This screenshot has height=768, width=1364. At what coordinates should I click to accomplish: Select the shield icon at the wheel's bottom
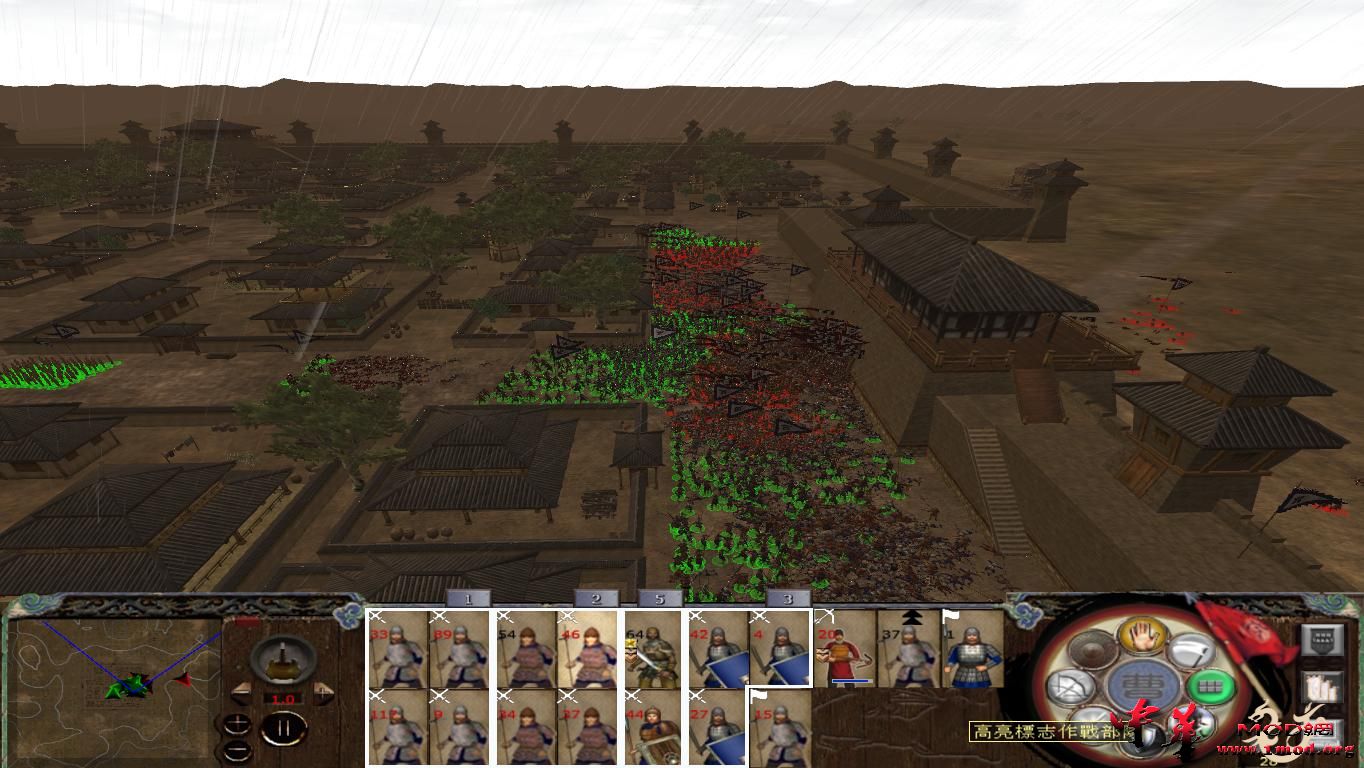pos(1149,734)
